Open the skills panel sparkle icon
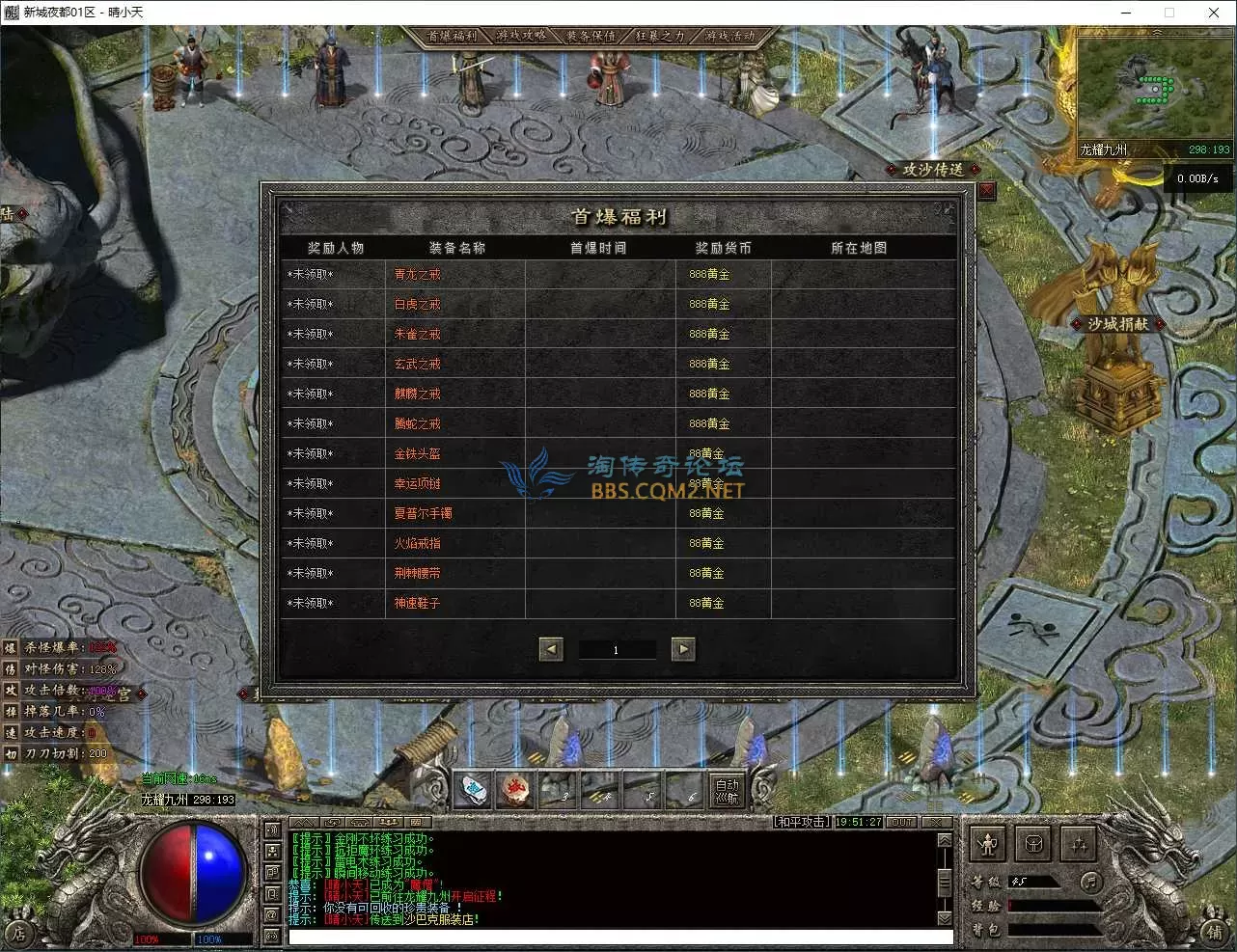 1079,845
